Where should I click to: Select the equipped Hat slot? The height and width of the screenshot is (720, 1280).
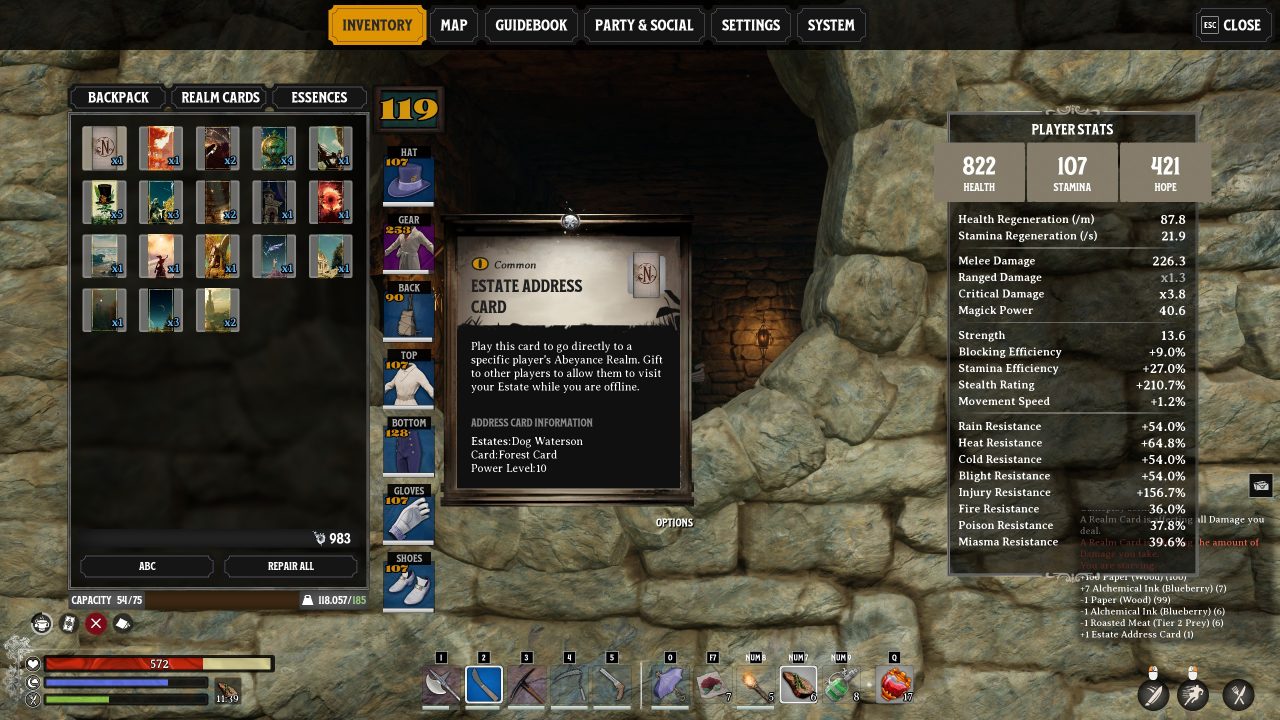click(408, 177)
